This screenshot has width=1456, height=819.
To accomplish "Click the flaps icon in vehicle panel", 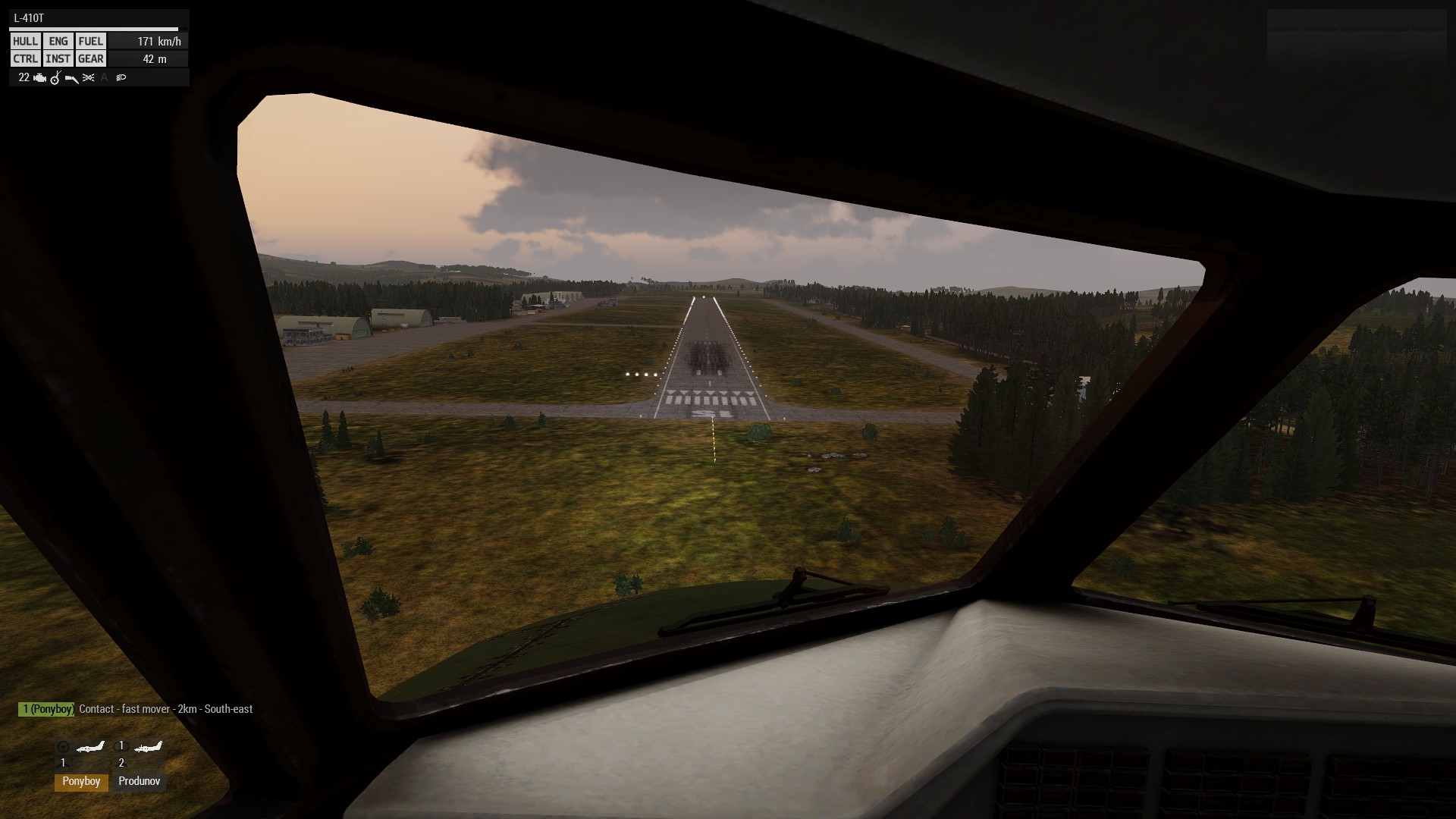I will (72, 78).
